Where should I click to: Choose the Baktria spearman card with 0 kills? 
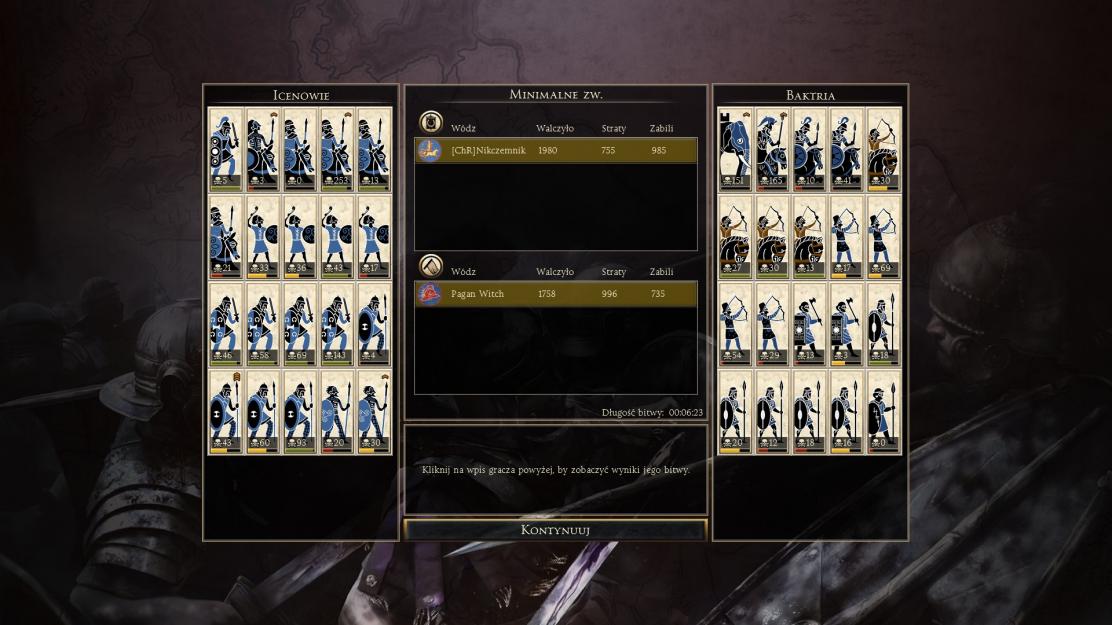pyautogui.click(x=883, y=411)
